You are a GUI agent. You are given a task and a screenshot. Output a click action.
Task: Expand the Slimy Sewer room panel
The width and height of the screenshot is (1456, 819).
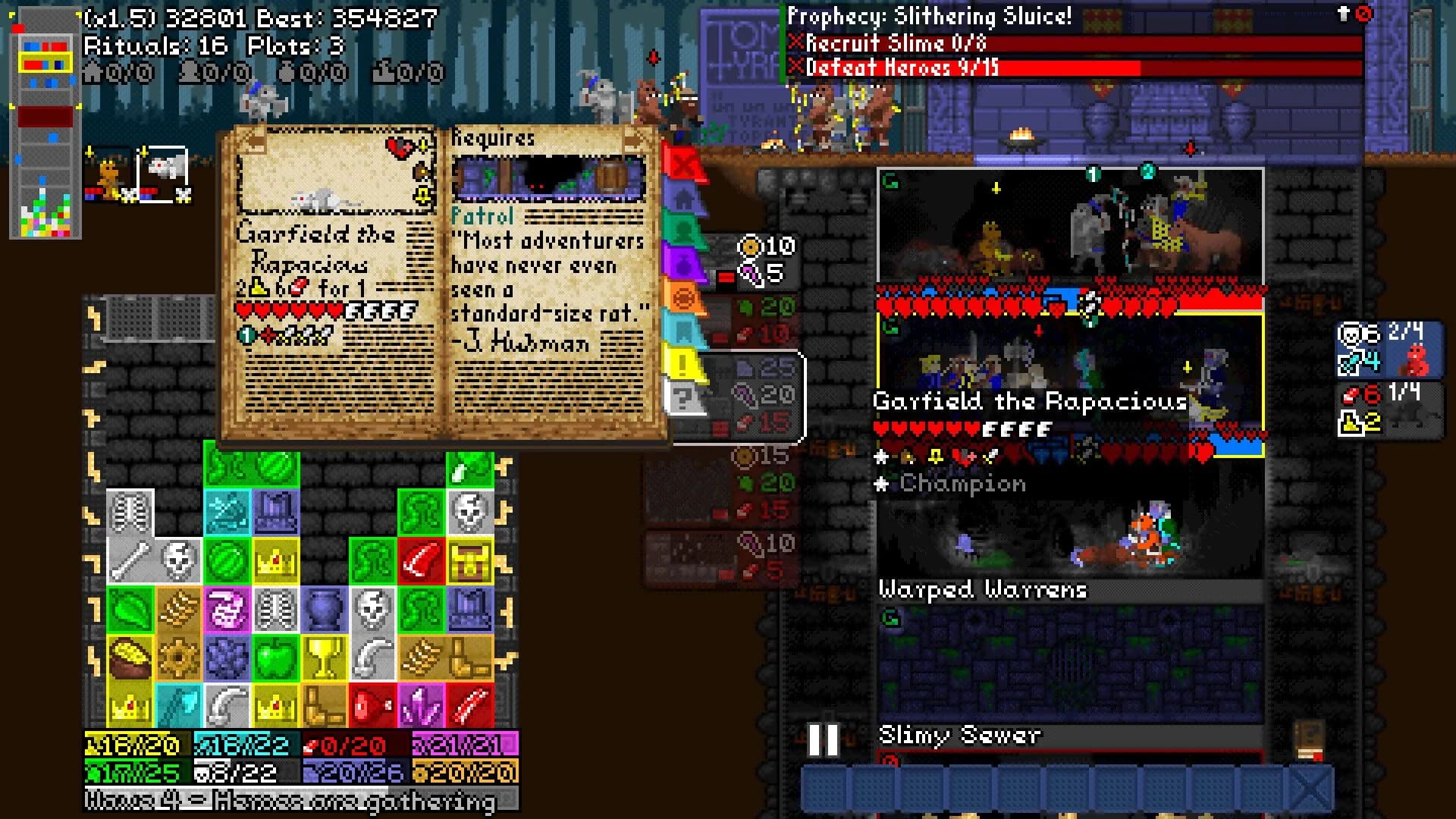[x=959, y=733]
